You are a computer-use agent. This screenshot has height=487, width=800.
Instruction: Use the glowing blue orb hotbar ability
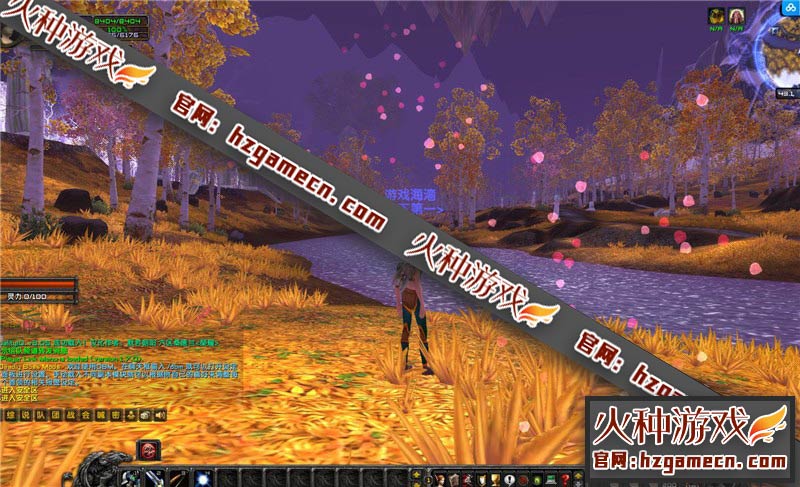click(202, 478)
